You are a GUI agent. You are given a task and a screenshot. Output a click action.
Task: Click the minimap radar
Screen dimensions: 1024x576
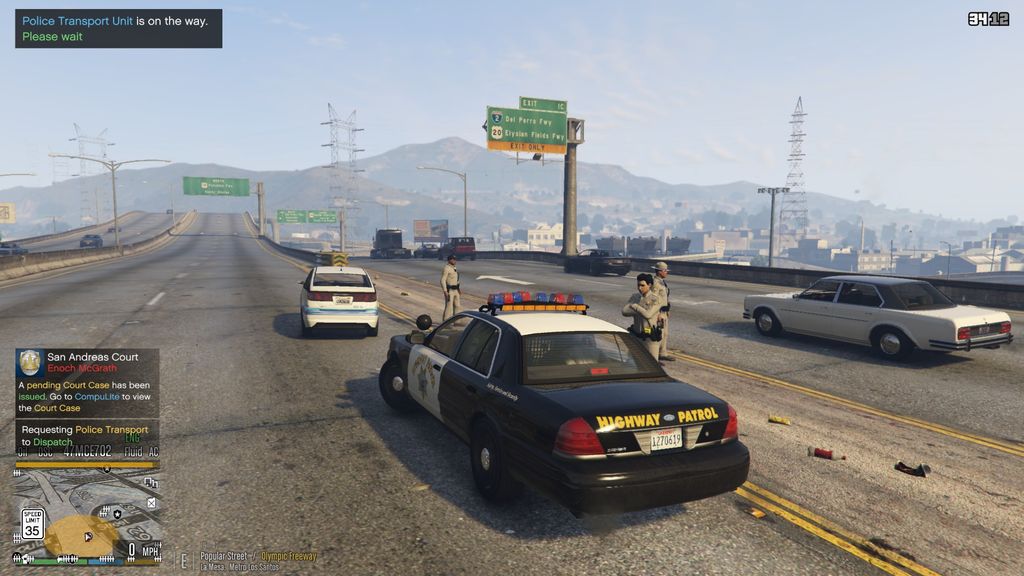(86, 510)
